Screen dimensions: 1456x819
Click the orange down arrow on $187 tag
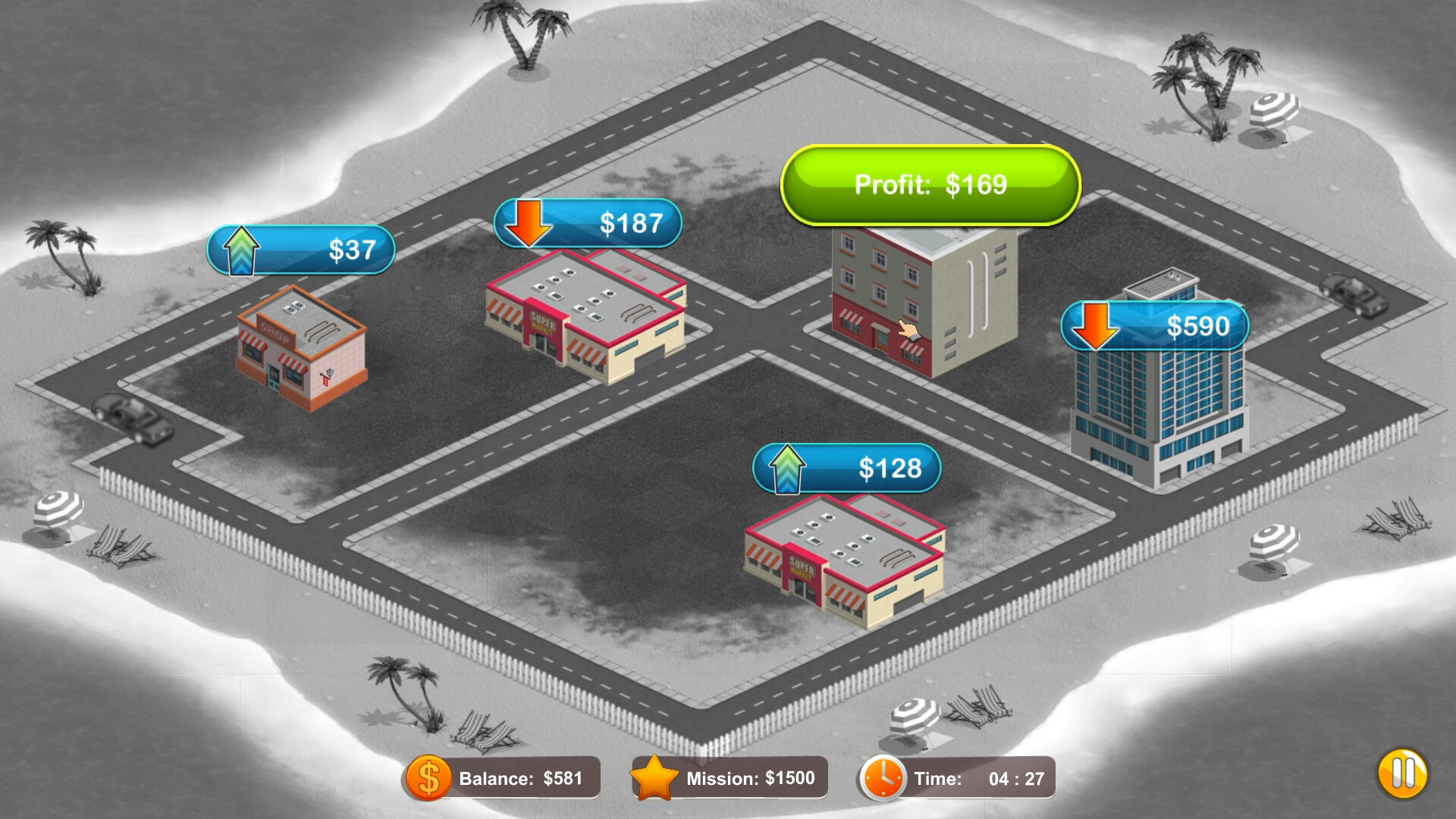[529, 222]
